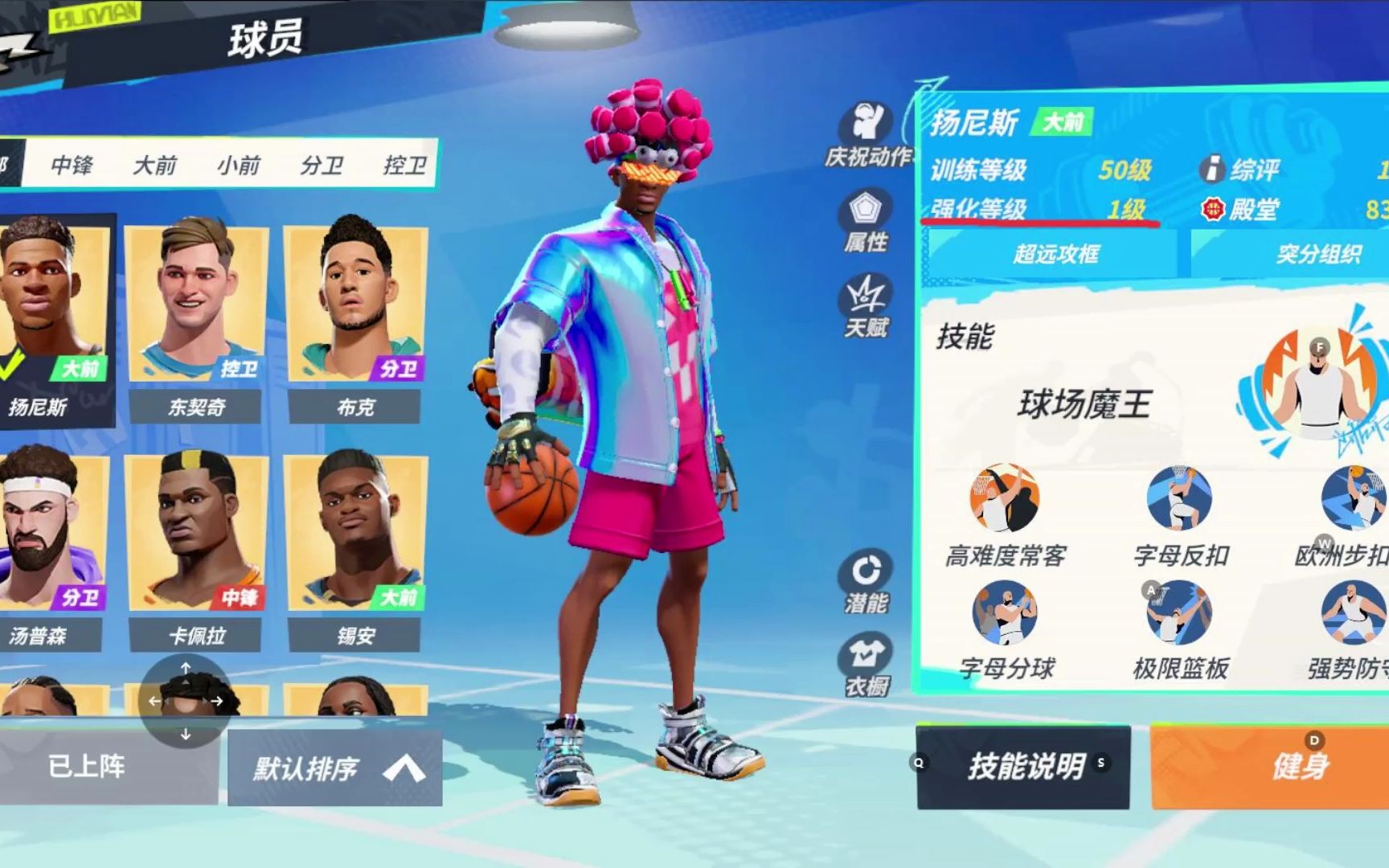Open the 庆祝动作 celebration actions panel

(x=867, y=125)
